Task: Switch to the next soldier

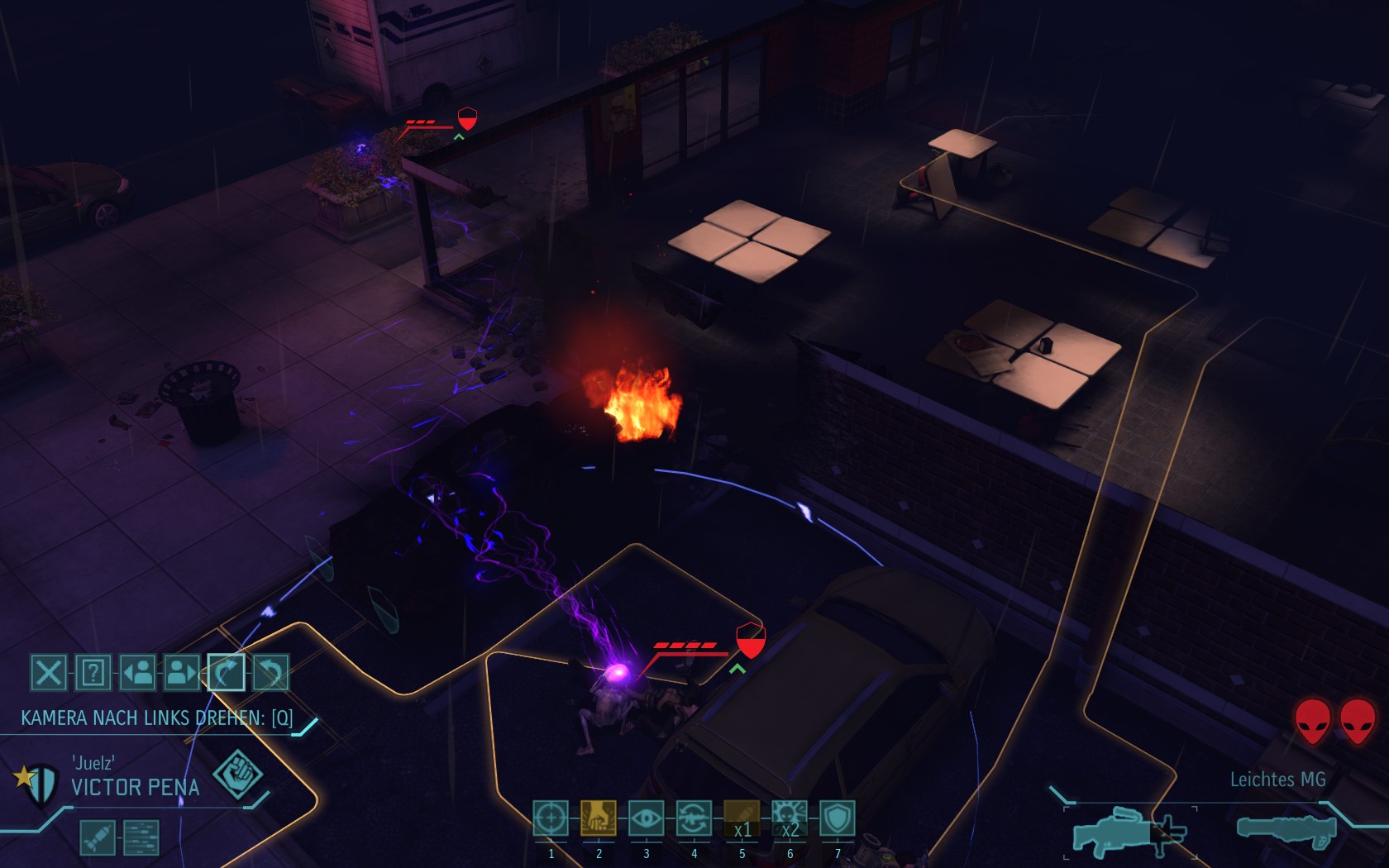Action: point(182,672)
